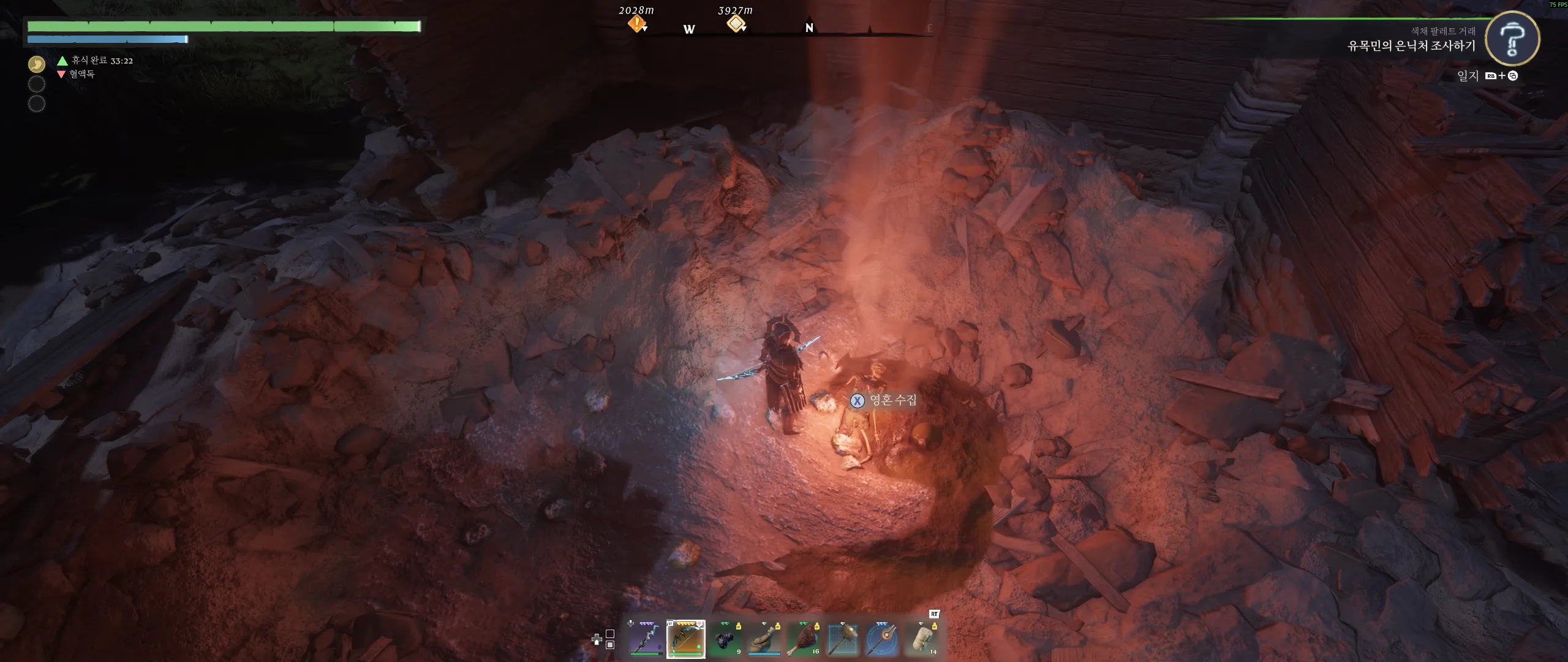Click the gold stomach food status icon
The height and width of the screenshot is (662, 1568).
coord(37,64)
